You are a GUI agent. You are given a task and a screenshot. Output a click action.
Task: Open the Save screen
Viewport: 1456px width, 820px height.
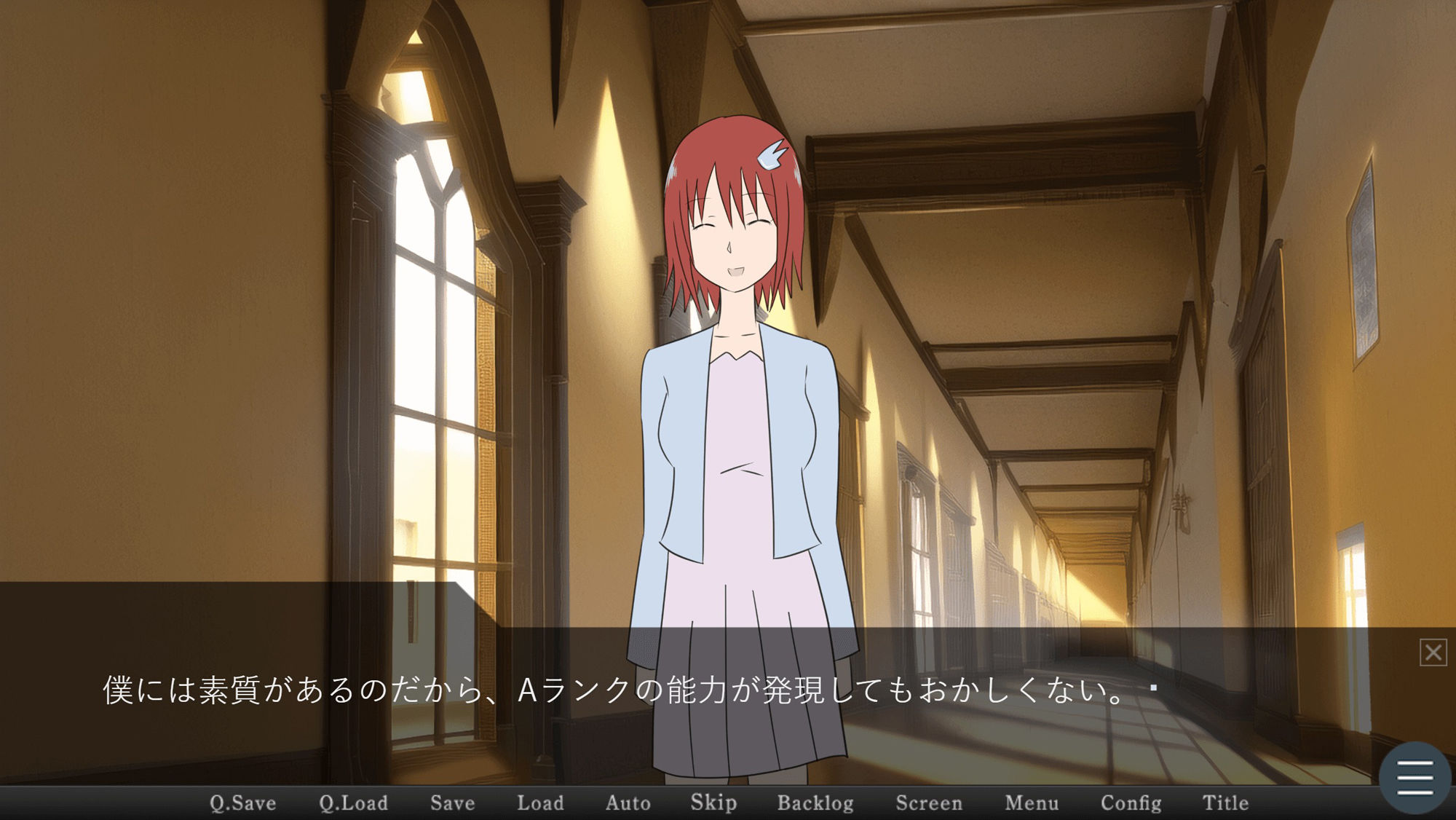pyautogui.click(x=452, y=803)
